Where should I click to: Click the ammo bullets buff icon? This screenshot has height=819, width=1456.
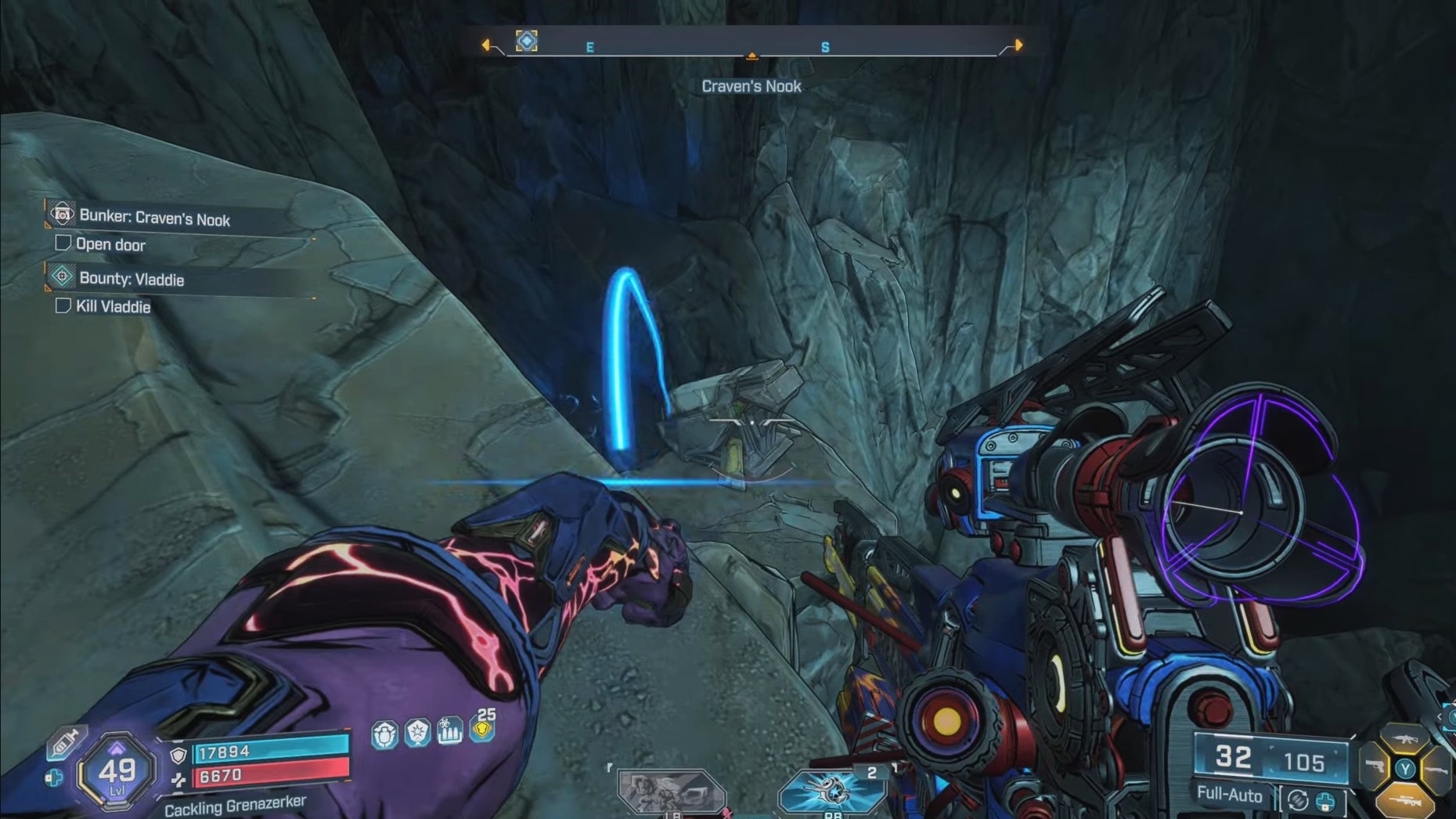(x=450, y=731)
